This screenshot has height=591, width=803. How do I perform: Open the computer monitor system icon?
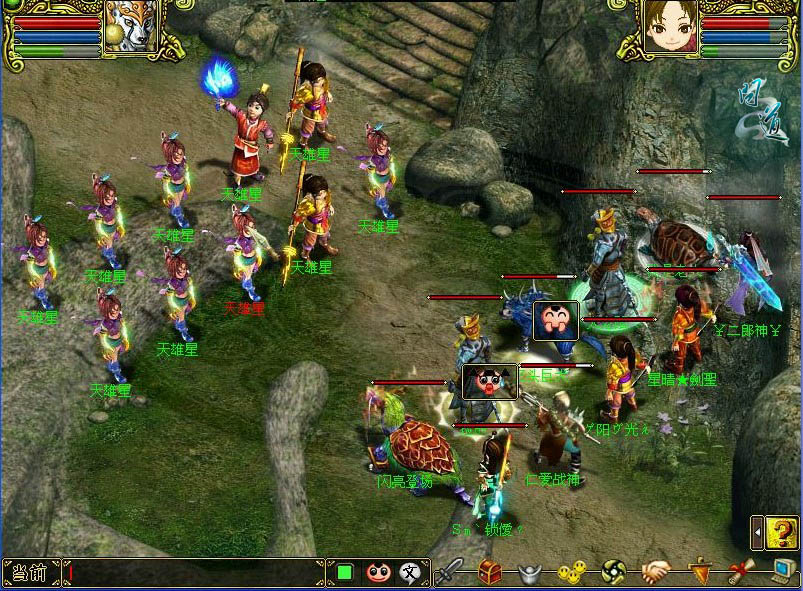783,571
